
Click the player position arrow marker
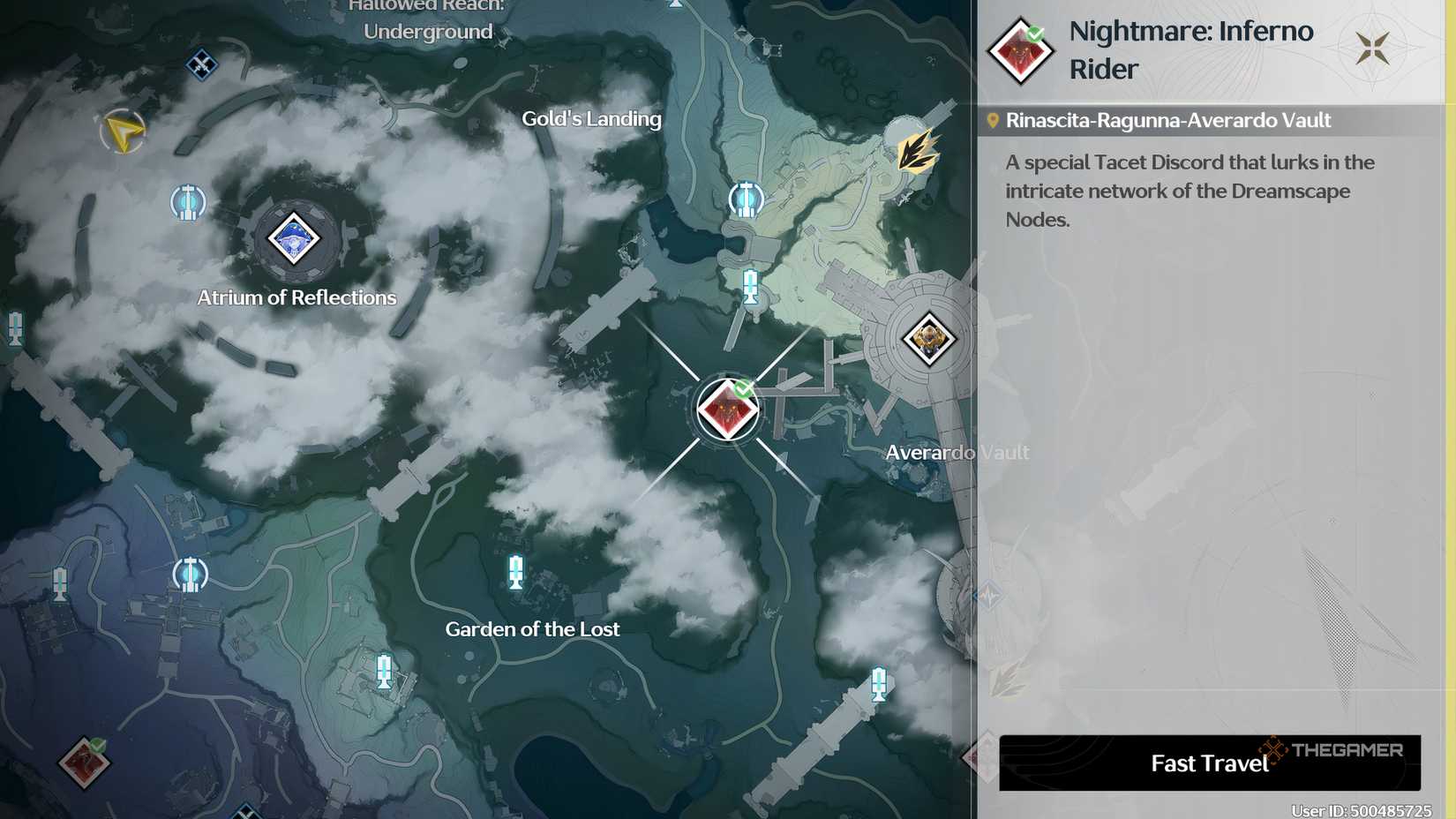pos(122,132)
